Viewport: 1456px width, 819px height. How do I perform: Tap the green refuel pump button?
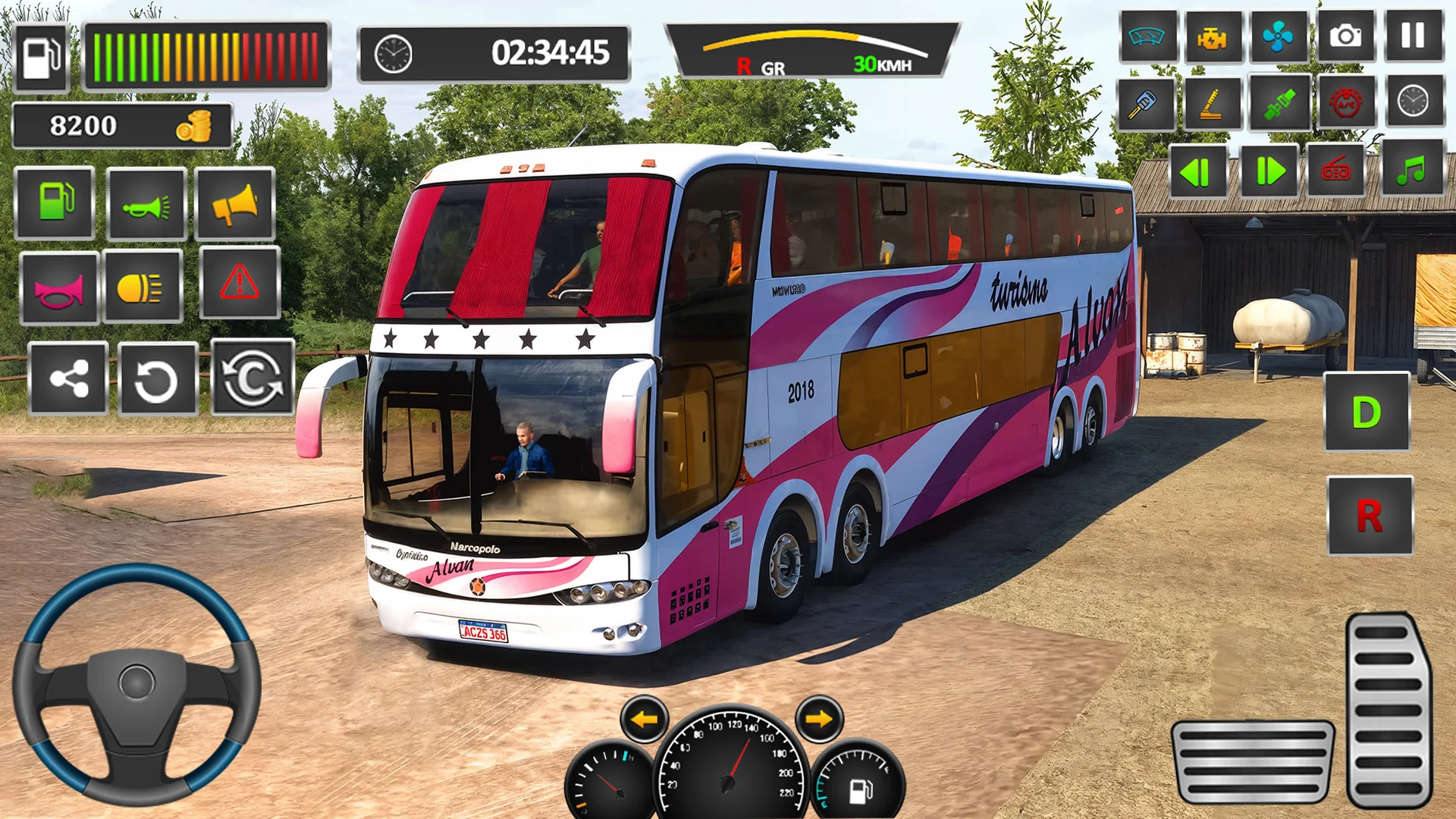55,202
